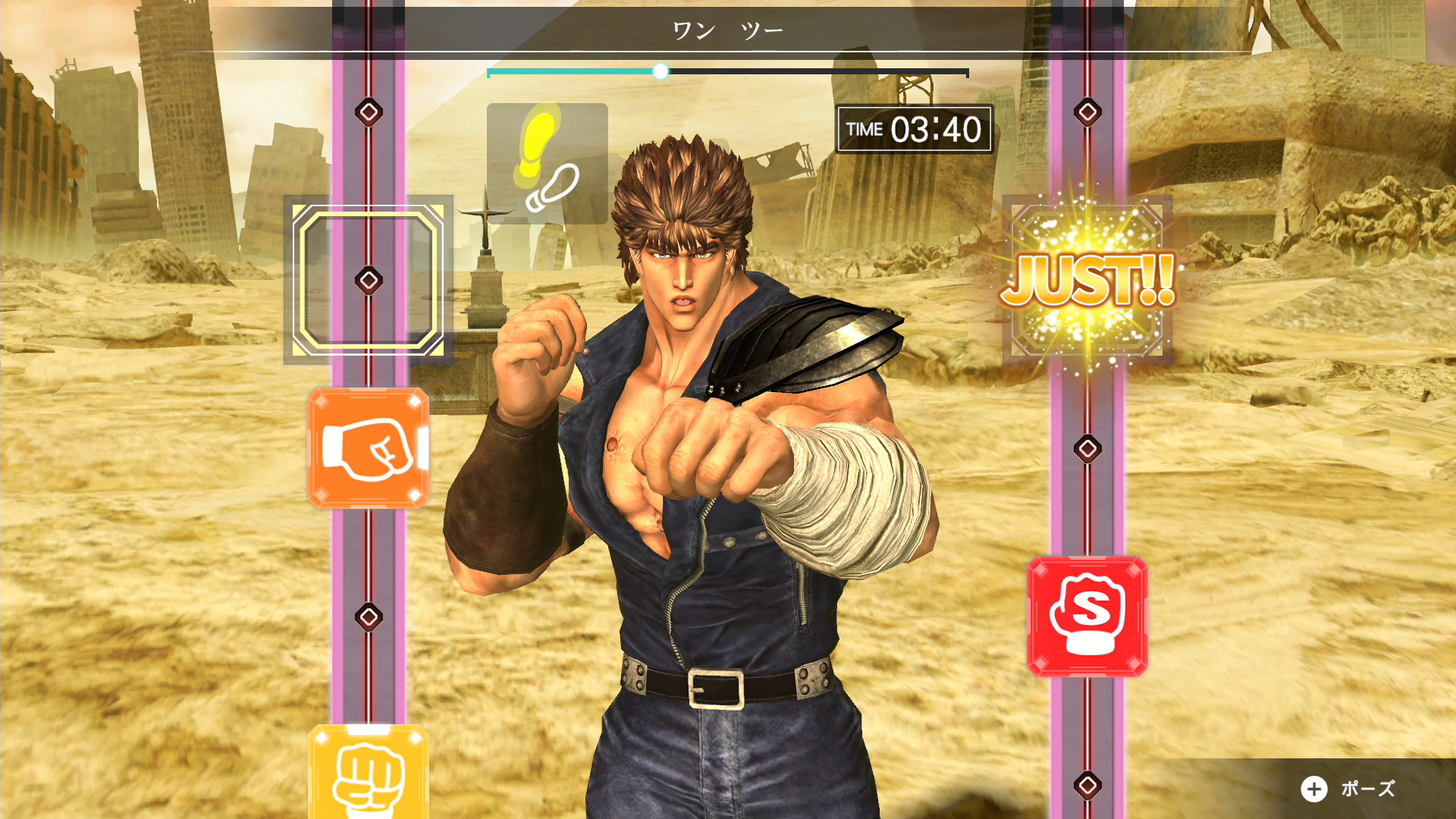Toggle the small diamond under the target frame

click(x=369, y=281)
